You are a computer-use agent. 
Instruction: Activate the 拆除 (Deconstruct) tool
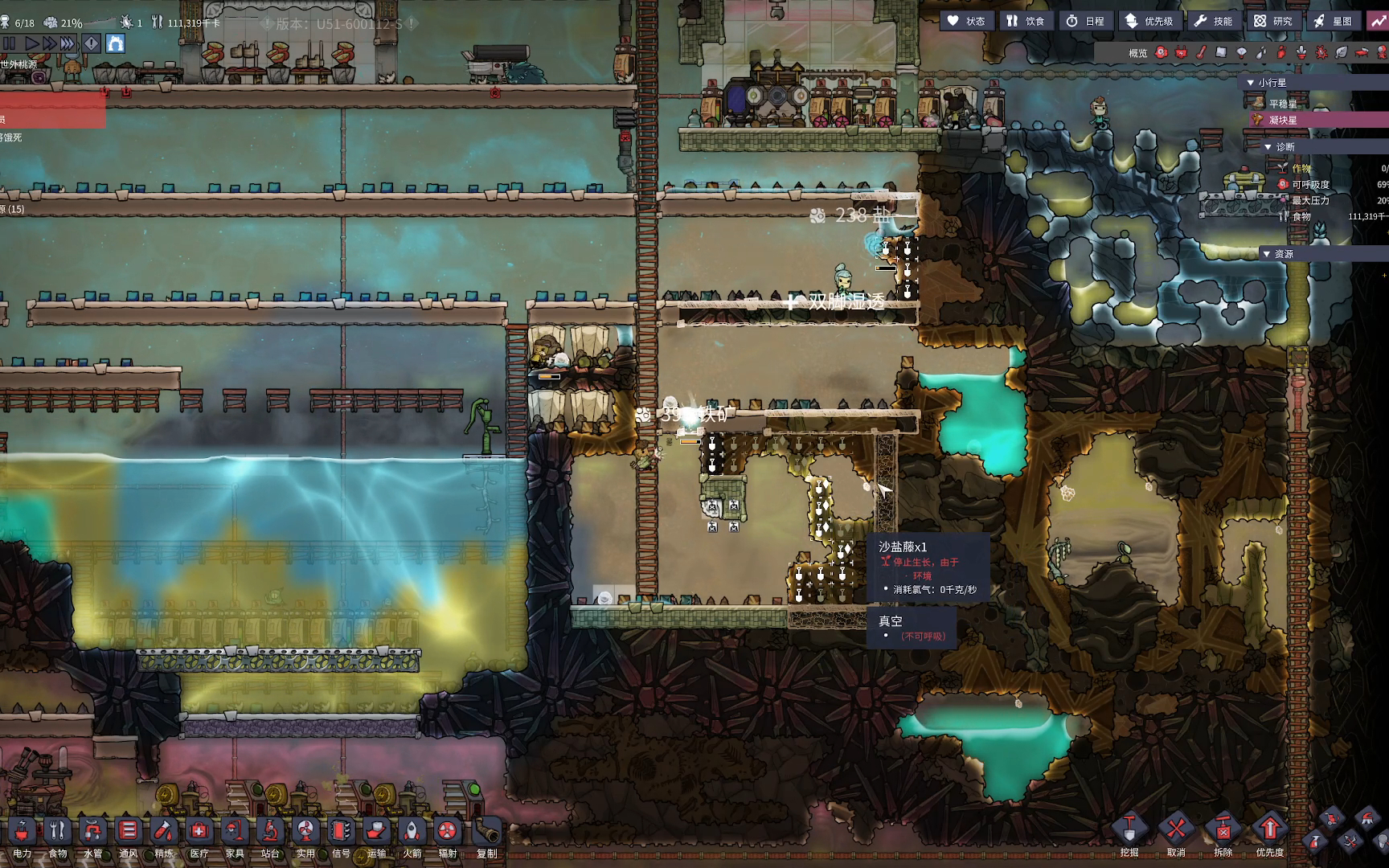pyautogui.click(x=1223, y=833)
